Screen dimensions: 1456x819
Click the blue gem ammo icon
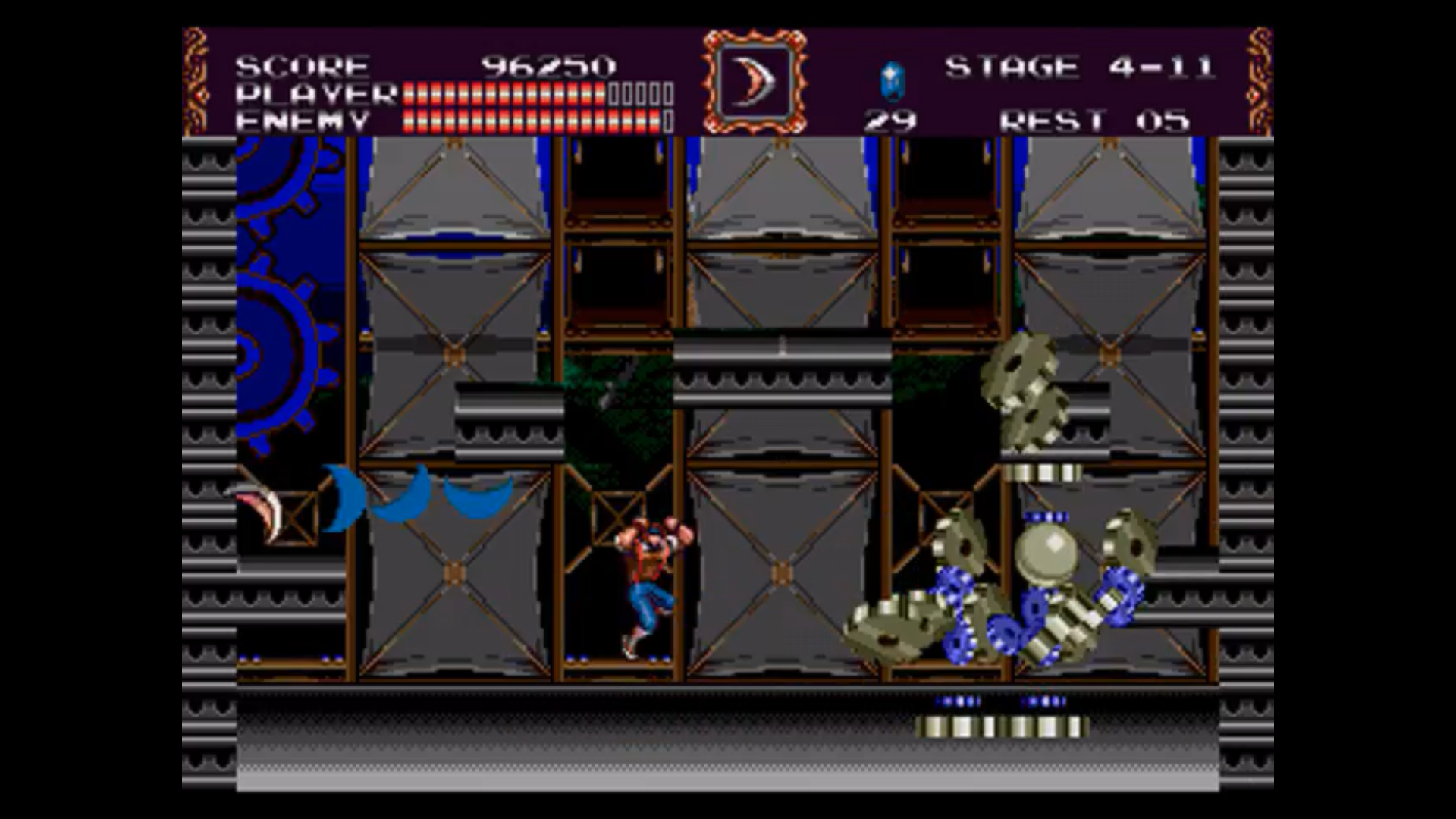click(x=892, y=81)
